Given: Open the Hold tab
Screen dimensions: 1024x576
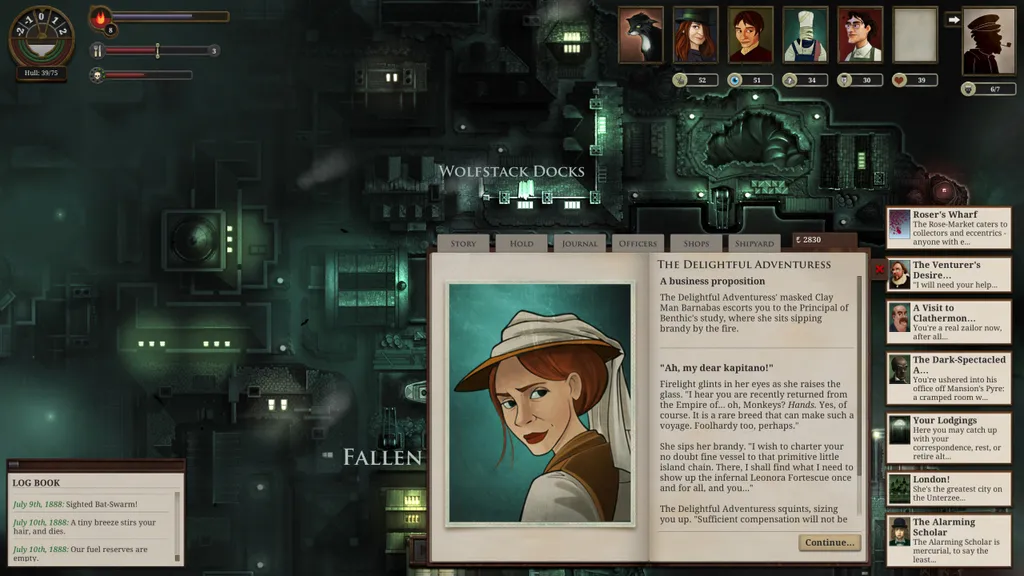Looking at the screenshot, I should tap(521, 243).
